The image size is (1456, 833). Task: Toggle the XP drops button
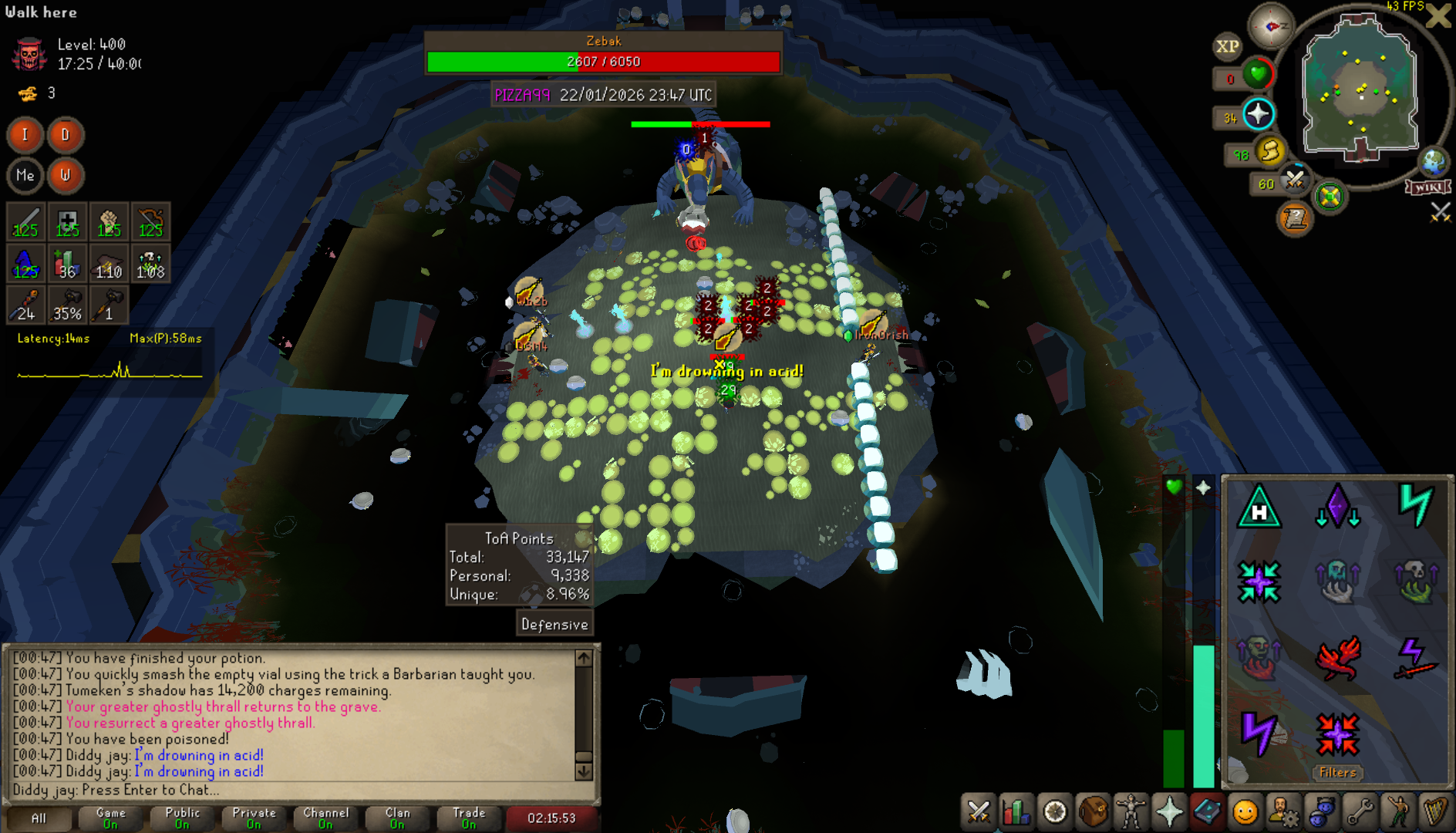pyautogui.click(x=1228, y=46)
